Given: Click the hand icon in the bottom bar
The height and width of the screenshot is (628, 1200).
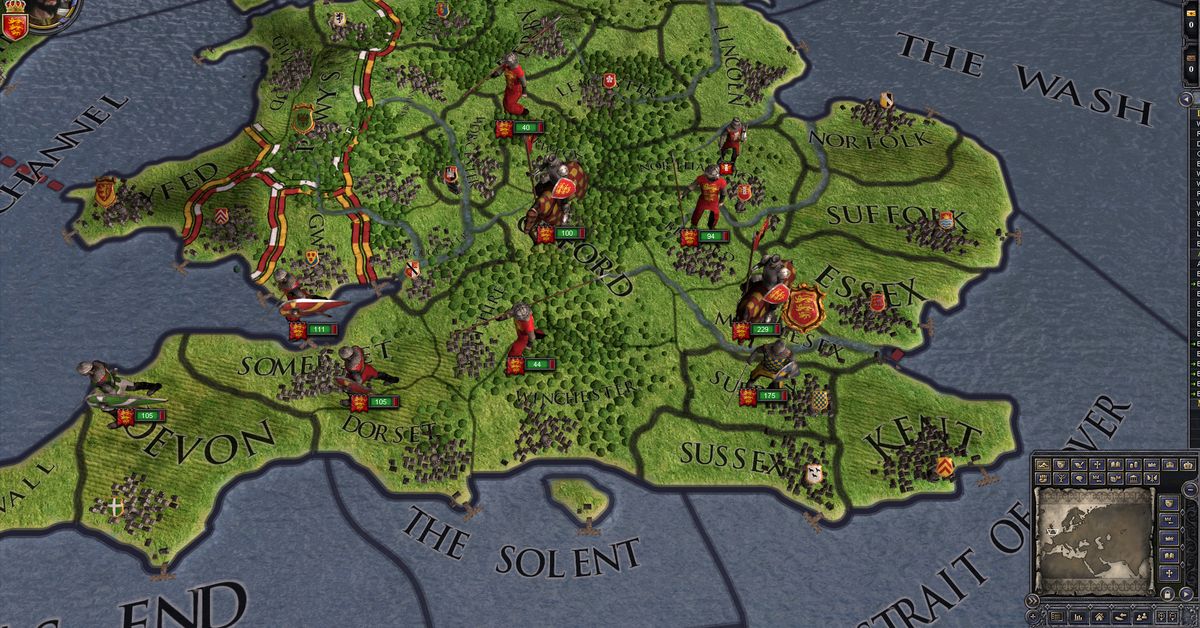Looking at the screenshot, I should click(1121, 617).
